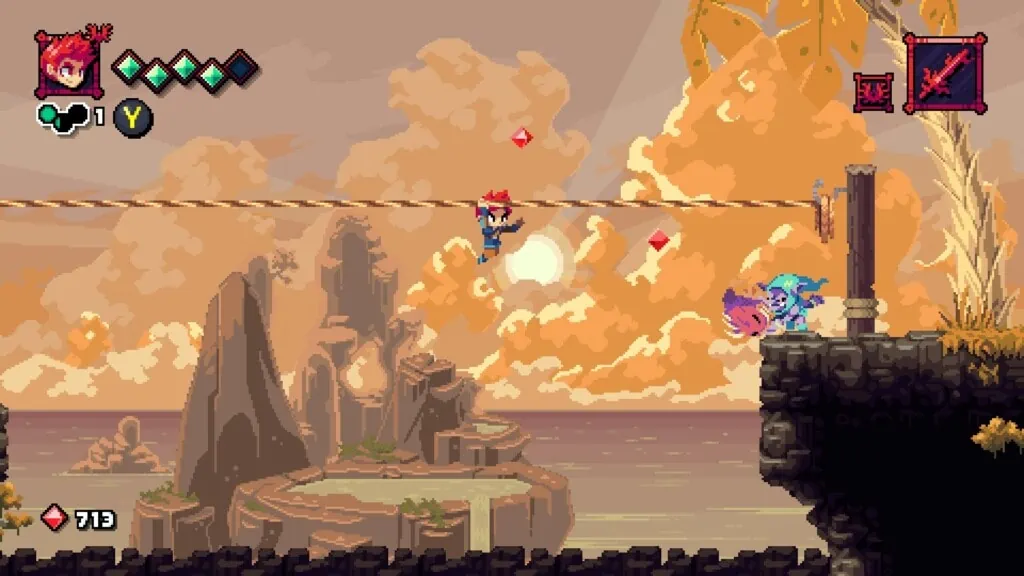This screenshot has height=576, width=1024.
Task: Click the red-haired hero portrait
Action: click(x=67, y=65)
